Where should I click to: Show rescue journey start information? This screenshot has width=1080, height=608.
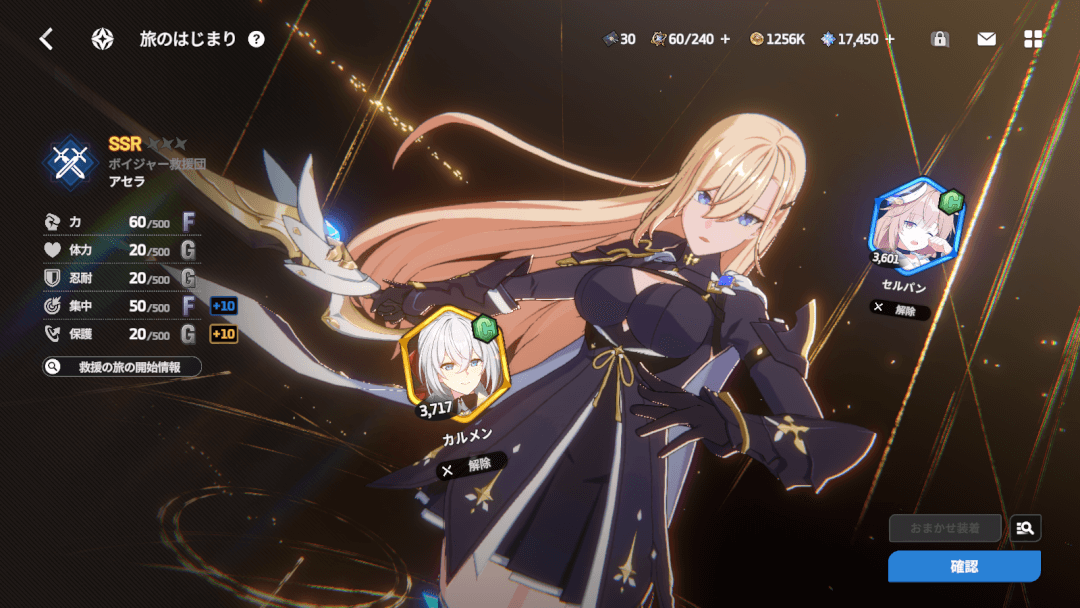(x=122, y=367)
